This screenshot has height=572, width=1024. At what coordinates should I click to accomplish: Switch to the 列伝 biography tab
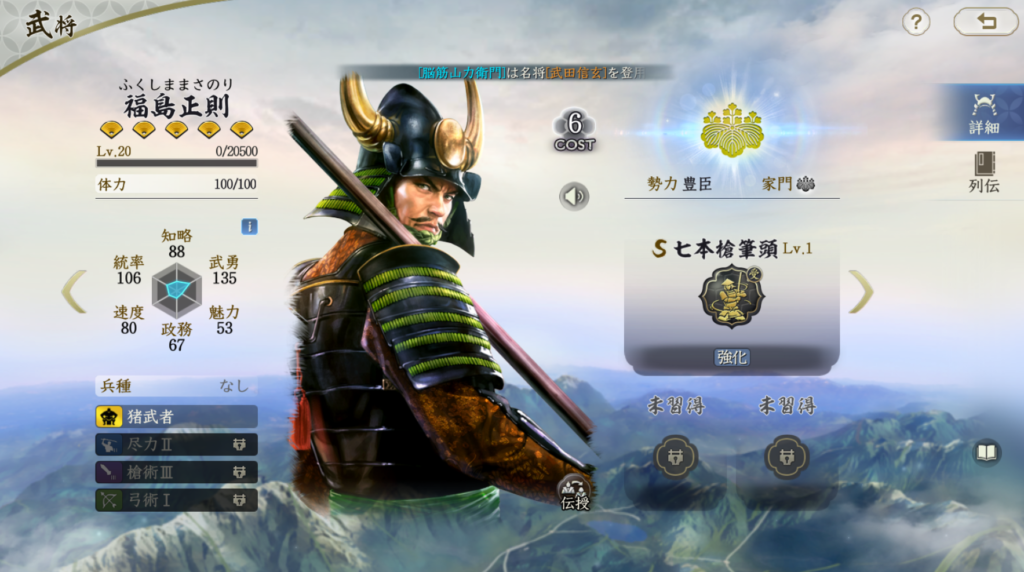[x=983, y=172]
